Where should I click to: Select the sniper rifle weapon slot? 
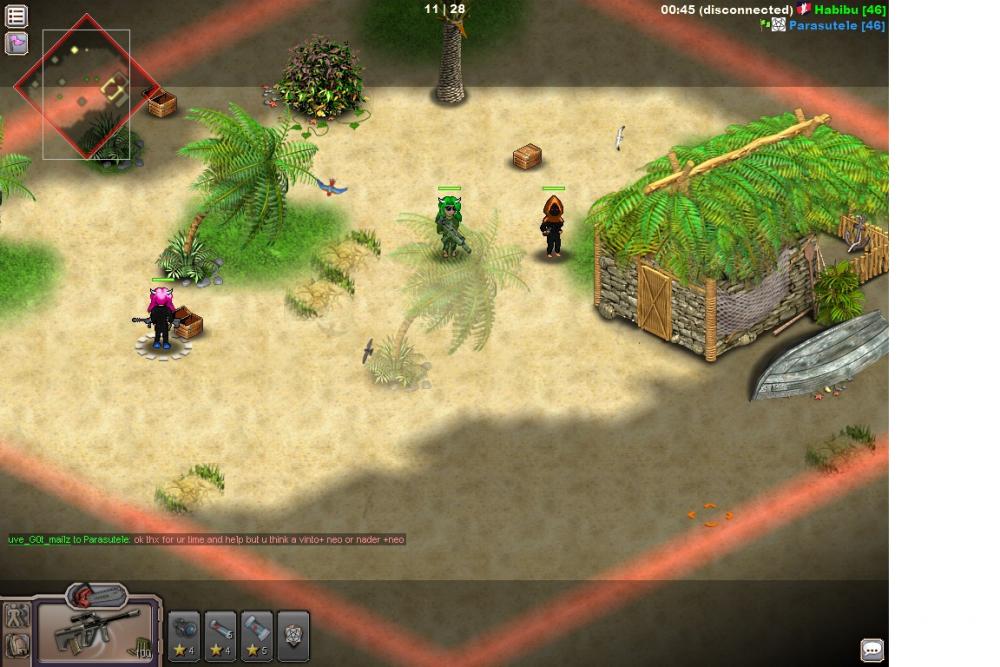pyautogui.click(x=98, y=633)
